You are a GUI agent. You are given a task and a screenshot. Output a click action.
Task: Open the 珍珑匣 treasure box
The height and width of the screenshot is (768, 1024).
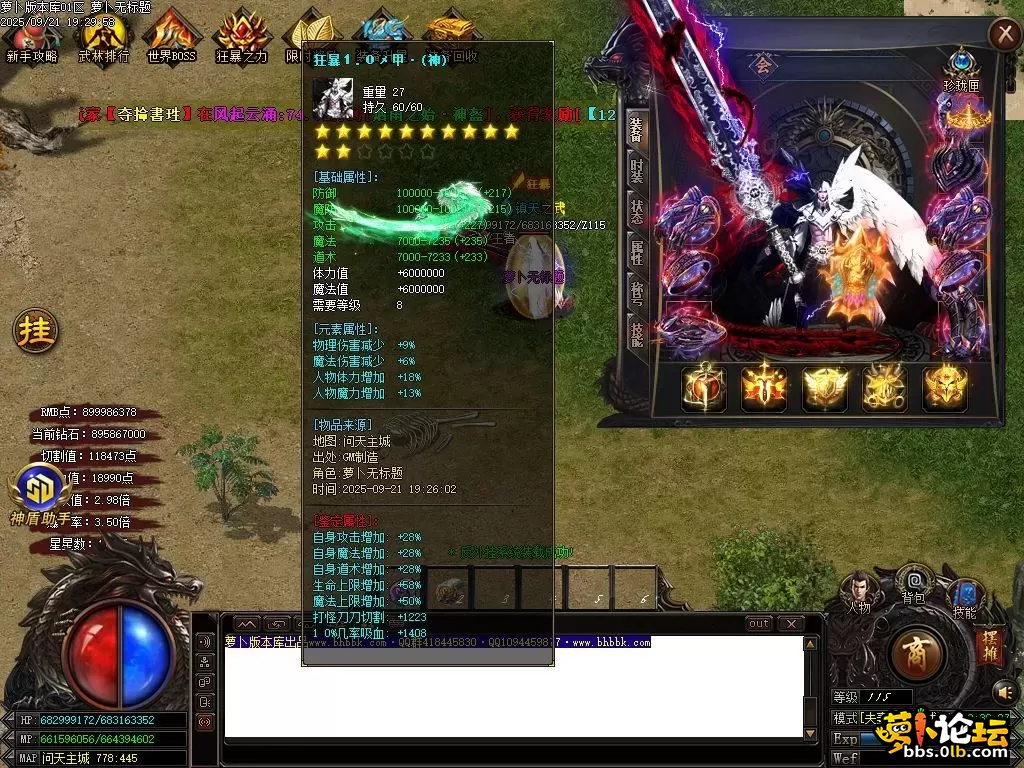click(x=962, y=68)
